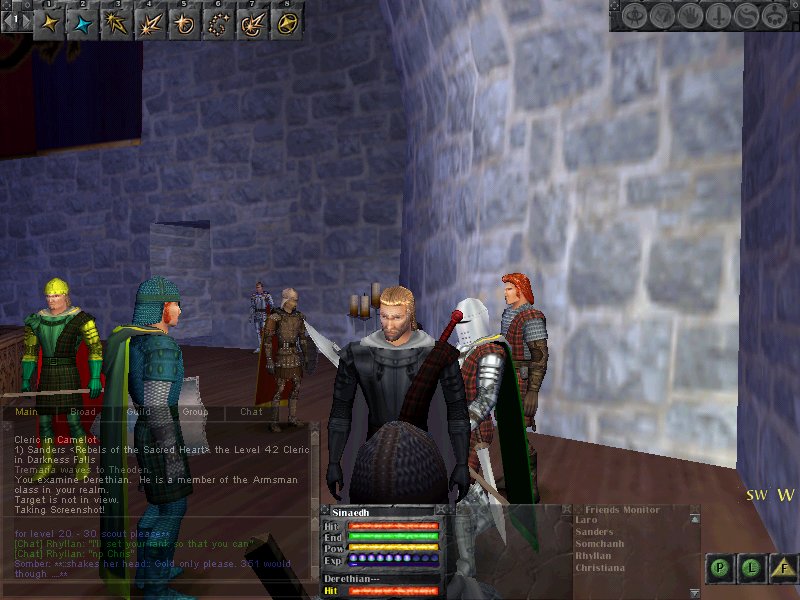Trigger the slot 6 circle-of-stars ability
Viewport: 800px width, 600px height.
click(x=218, y=23)
